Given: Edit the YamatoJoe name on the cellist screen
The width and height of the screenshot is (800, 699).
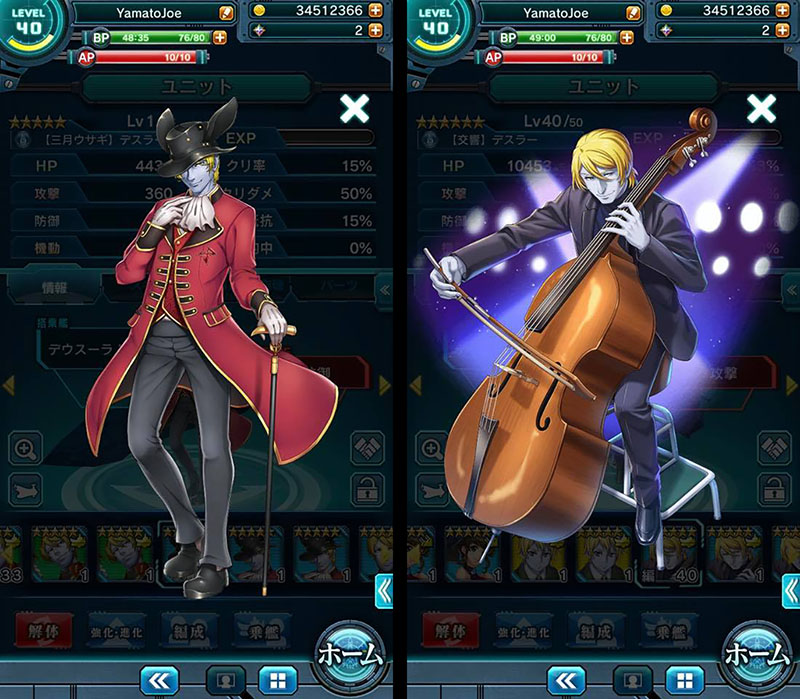Looking at the screenshot, I should (633, 12).
